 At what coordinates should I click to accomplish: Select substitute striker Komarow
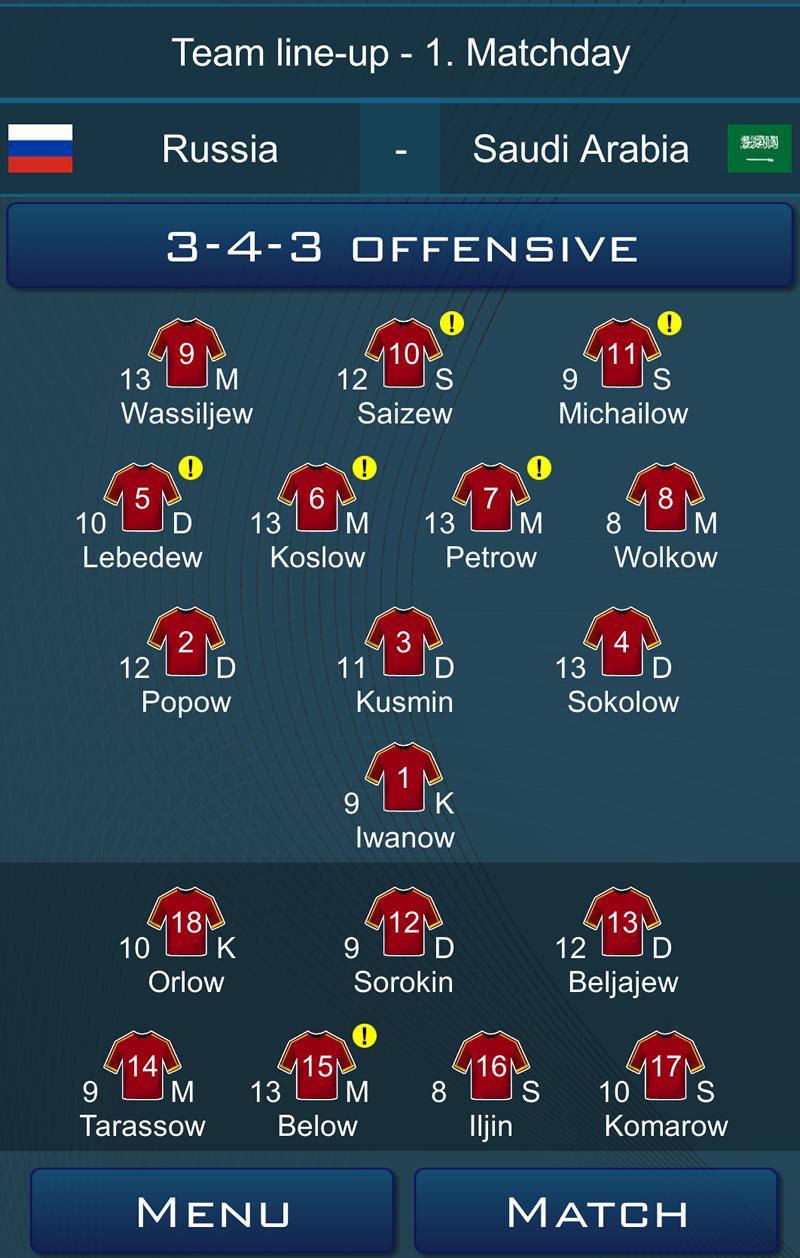(665, 1067)
